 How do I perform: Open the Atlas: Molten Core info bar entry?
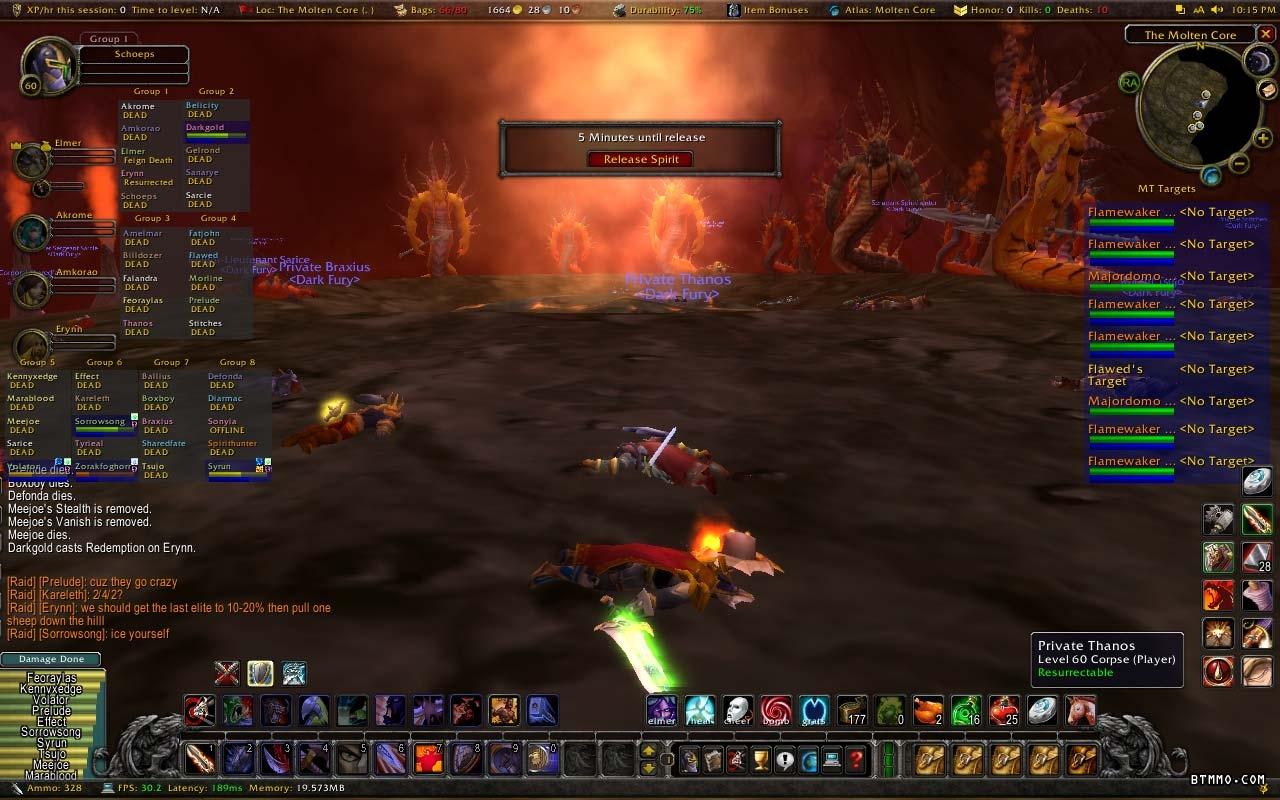click(884, 9)
